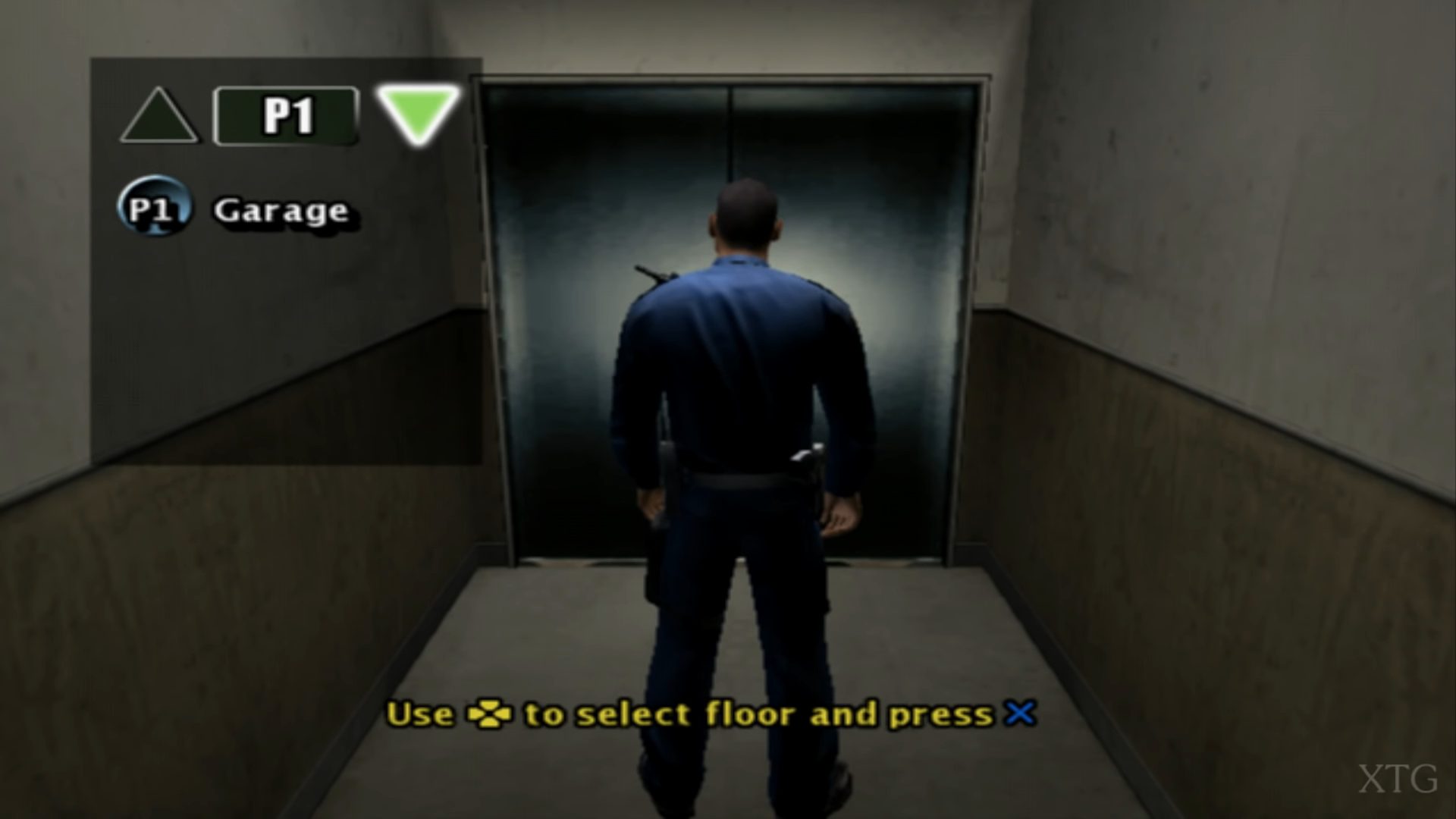This screenshot has width=1456, height=819.
Task: Click the blue X button icon in the prompt
Action: [x=1020, y=712]
